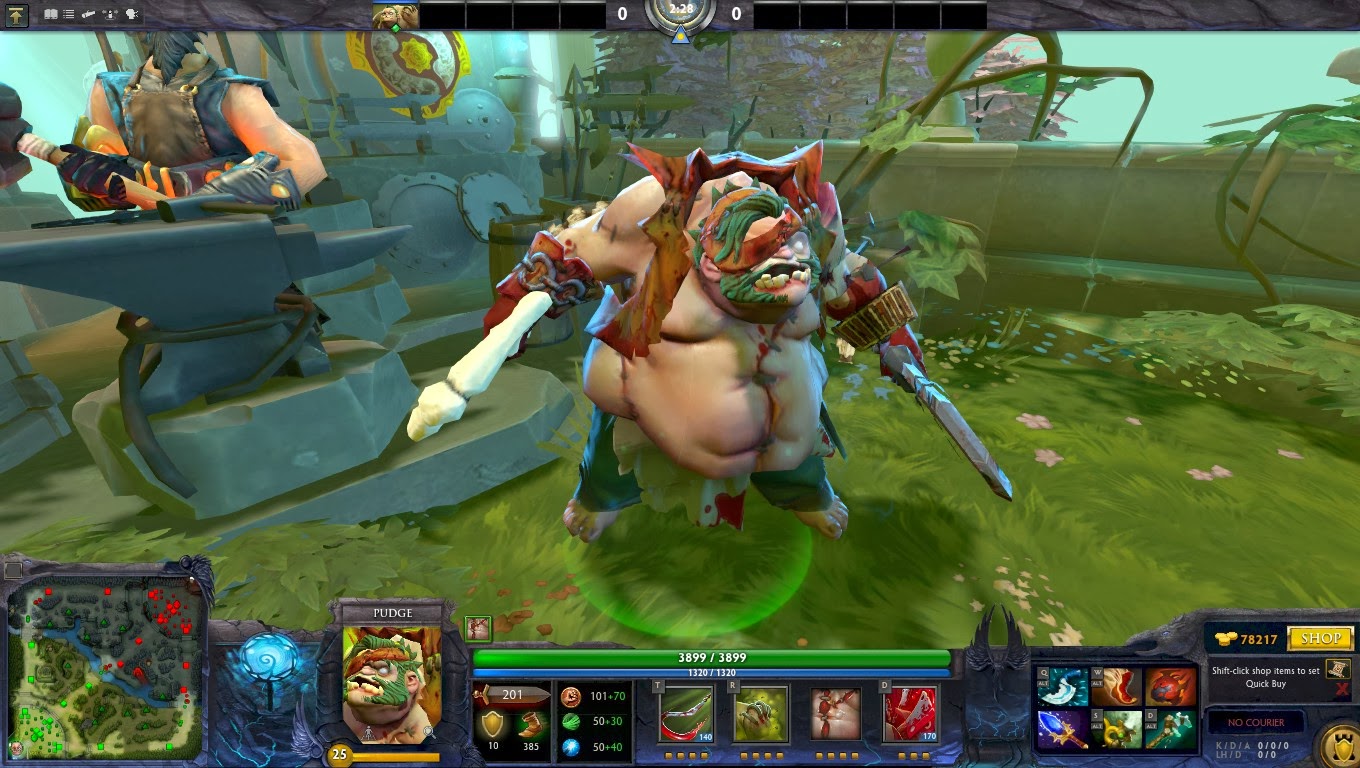Click the glyph shield button
This screenshot has width=1360, height=768.
click(1338, 745)
